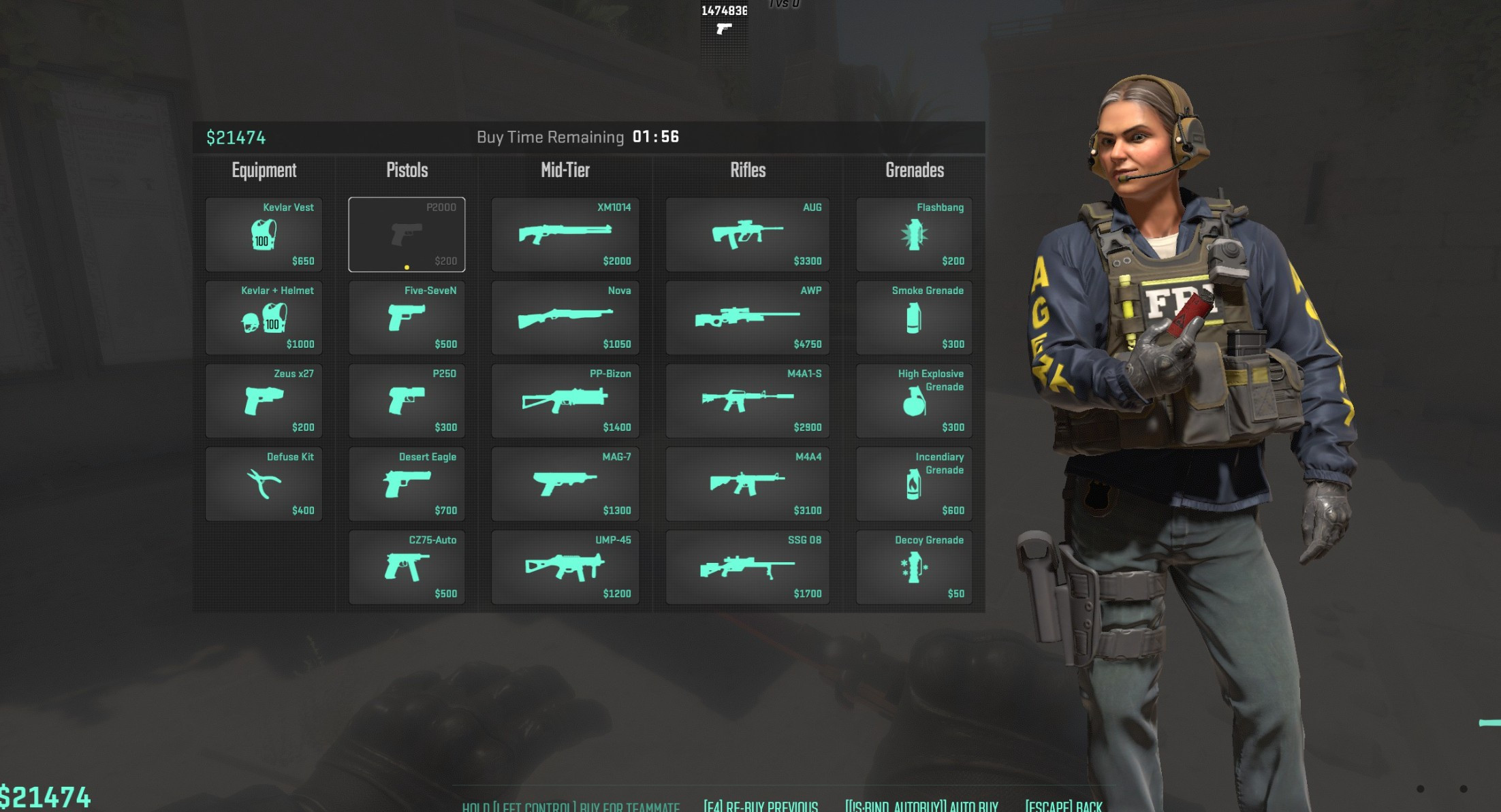Image resolution: width=1501 pixels, height=812 pixels.
Task: Select the P2000 pistol
Action: 407,235
